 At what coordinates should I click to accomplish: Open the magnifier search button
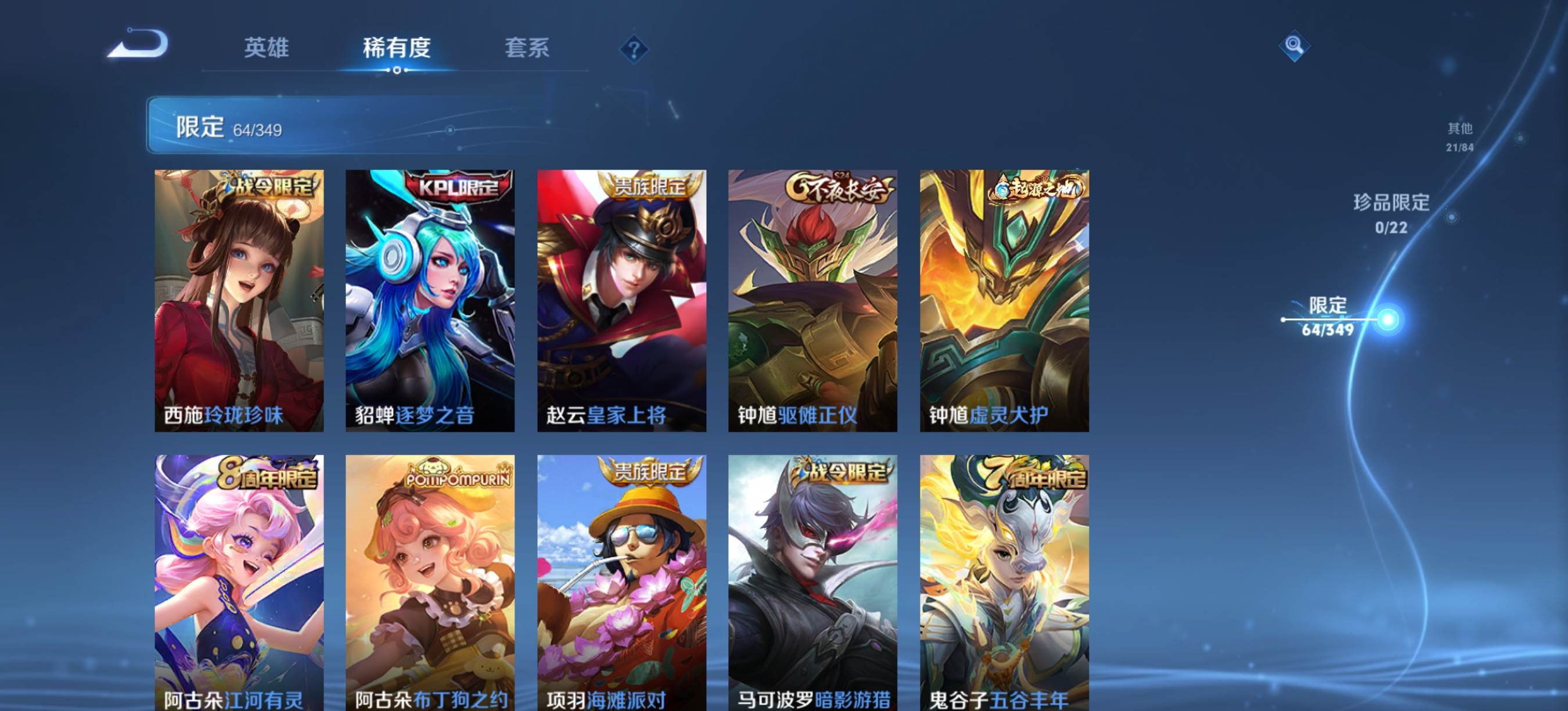click(1293, 46)
